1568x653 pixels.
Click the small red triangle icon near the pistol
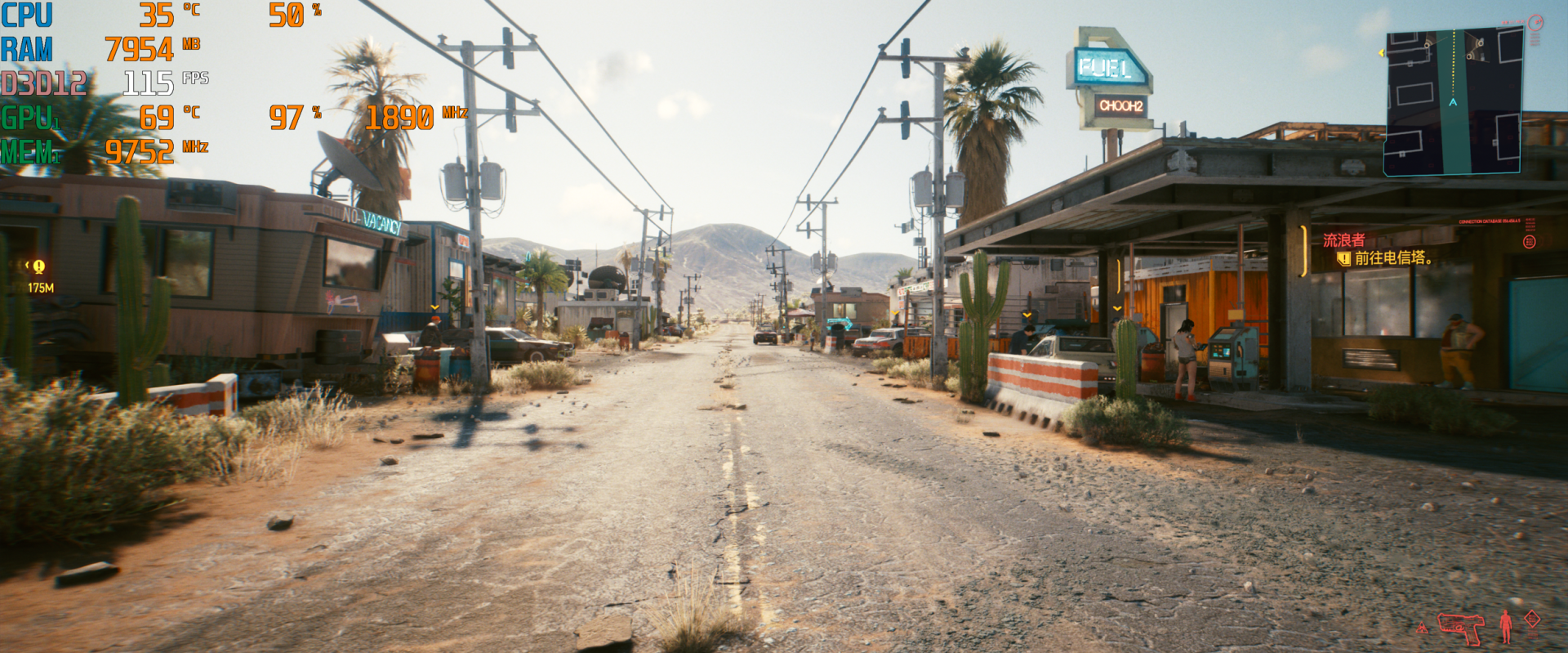(1422, 628)
